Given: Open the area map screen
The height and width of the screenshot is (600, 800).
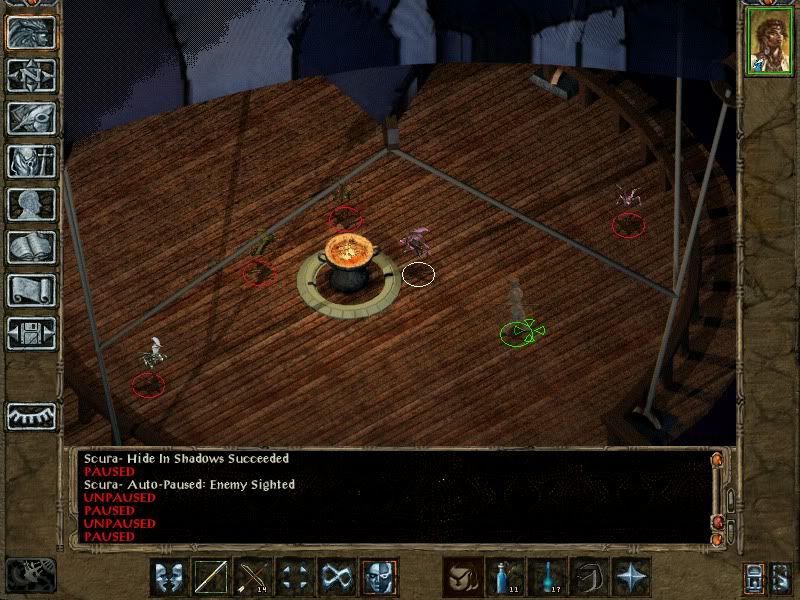Looking at the screenshot, I should tap(31, 75).
